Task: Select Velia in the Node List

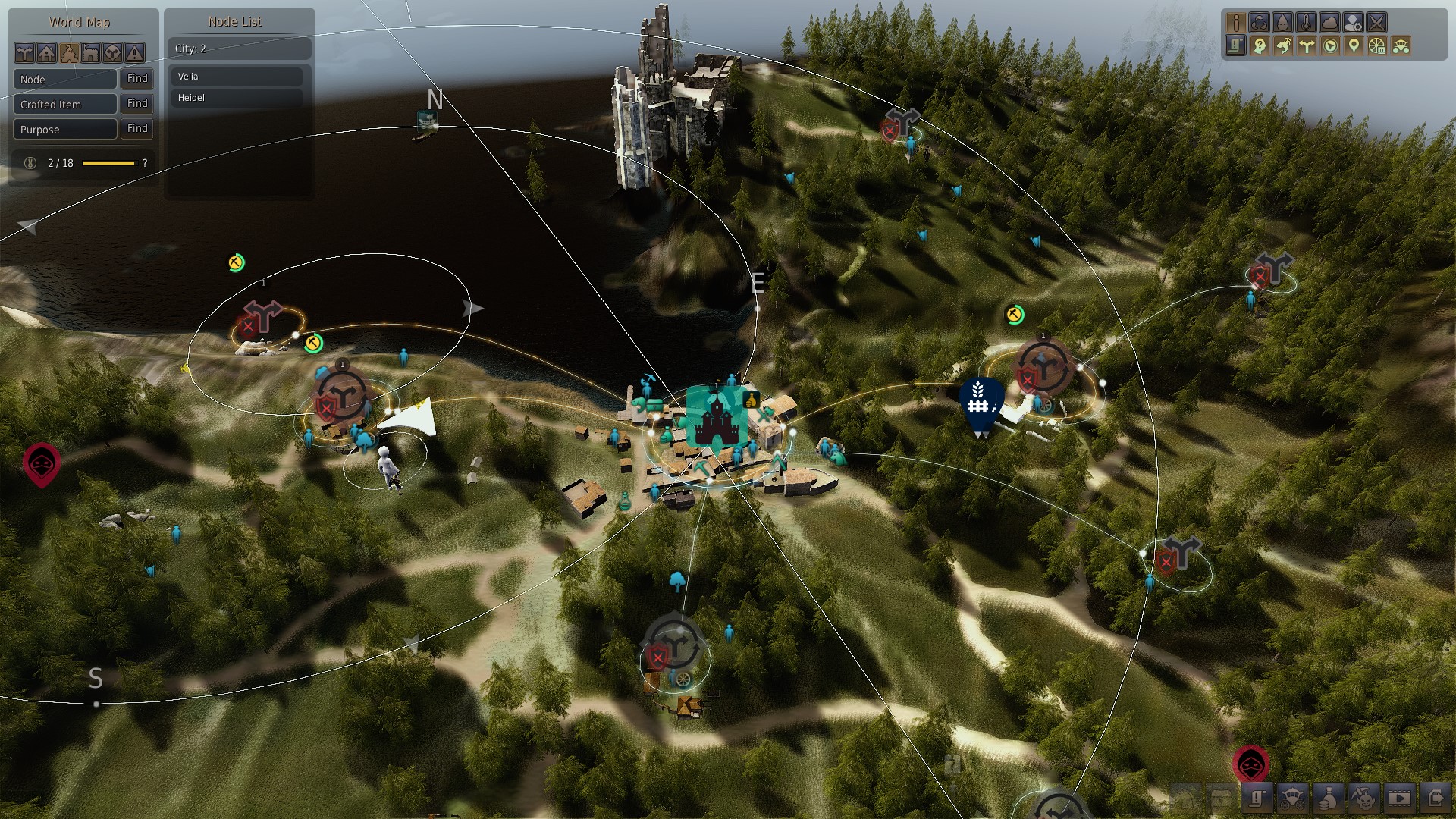Action: tap(237, 77)
